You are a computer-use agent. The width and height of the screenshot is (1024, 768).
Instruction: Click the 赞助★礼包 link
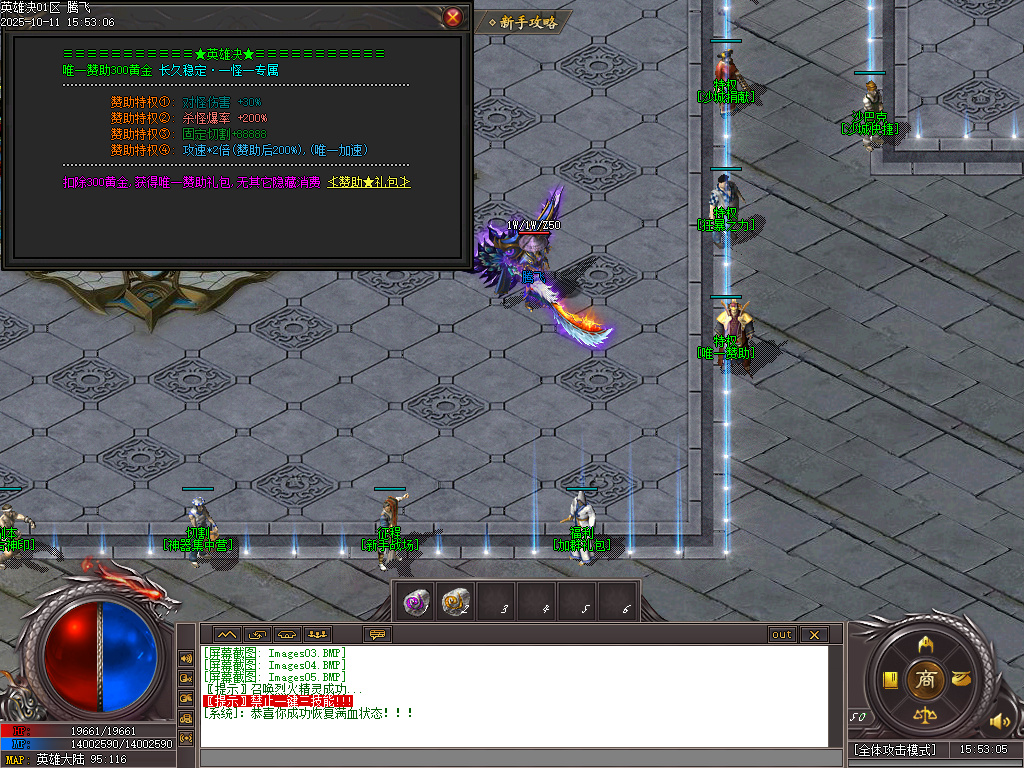(x=370, y=182)
